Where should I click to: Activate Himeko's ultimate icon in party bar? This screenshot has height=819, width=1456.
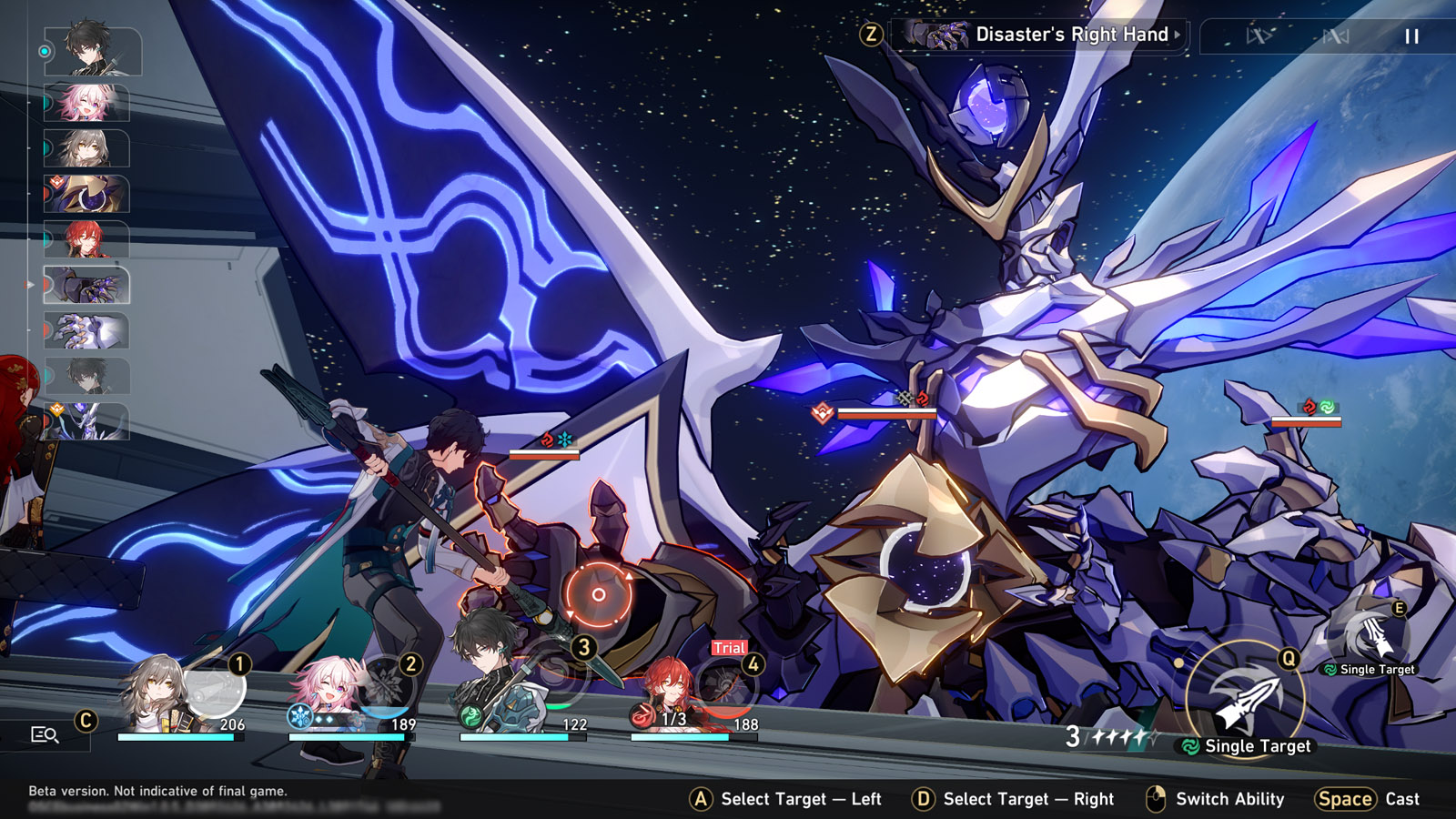coord(728,689)
